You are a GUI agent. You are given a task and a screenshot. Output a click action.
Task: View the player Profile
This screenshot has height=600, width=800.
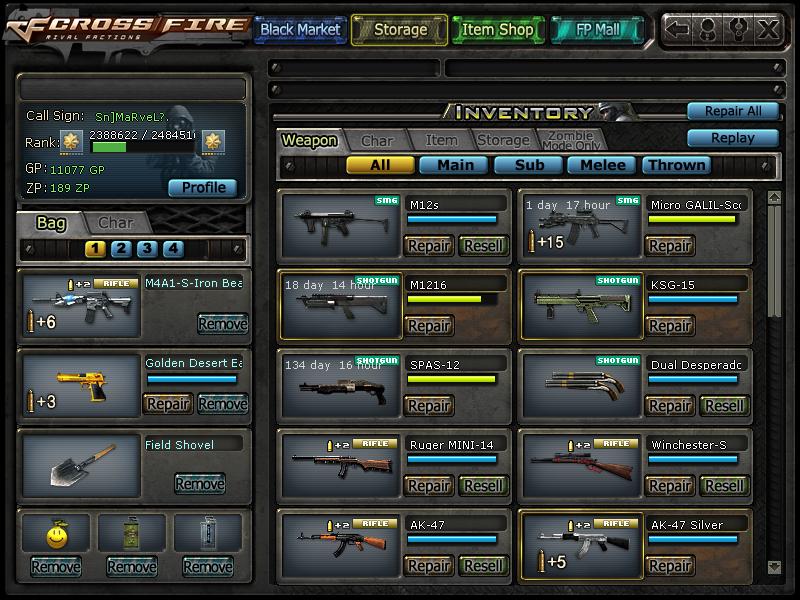[203, 188]
